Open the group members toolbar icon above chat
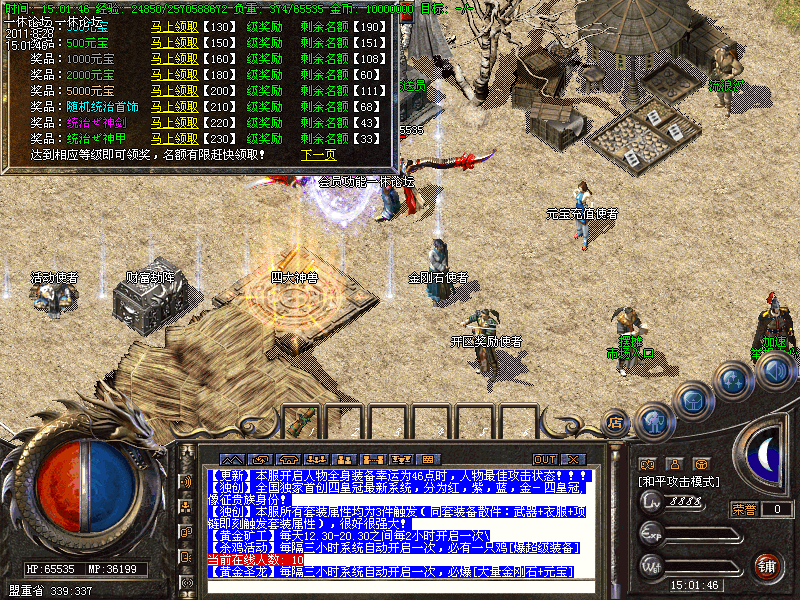 pyautogui.click(x=314, y=459)
